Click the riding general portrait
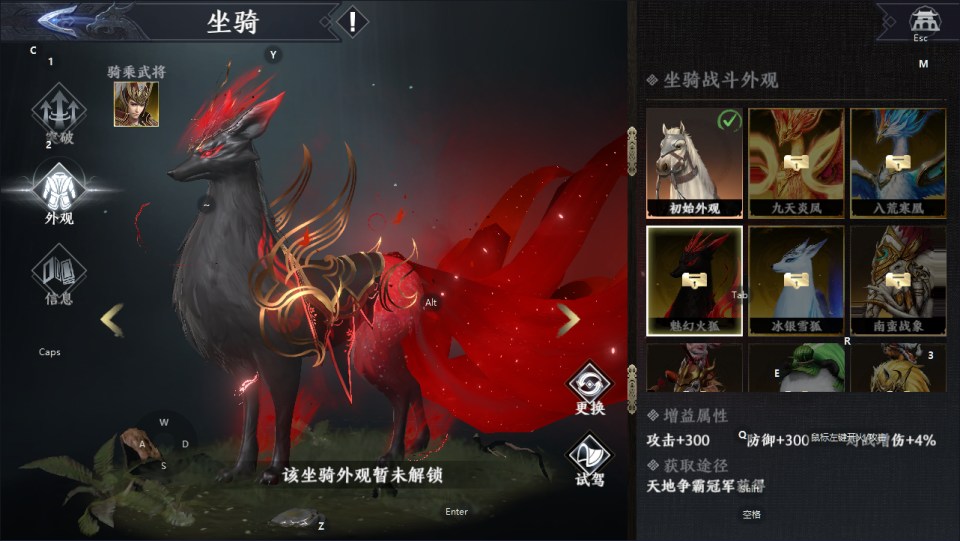This screenshot has height=541, width=960. (135, 104)
